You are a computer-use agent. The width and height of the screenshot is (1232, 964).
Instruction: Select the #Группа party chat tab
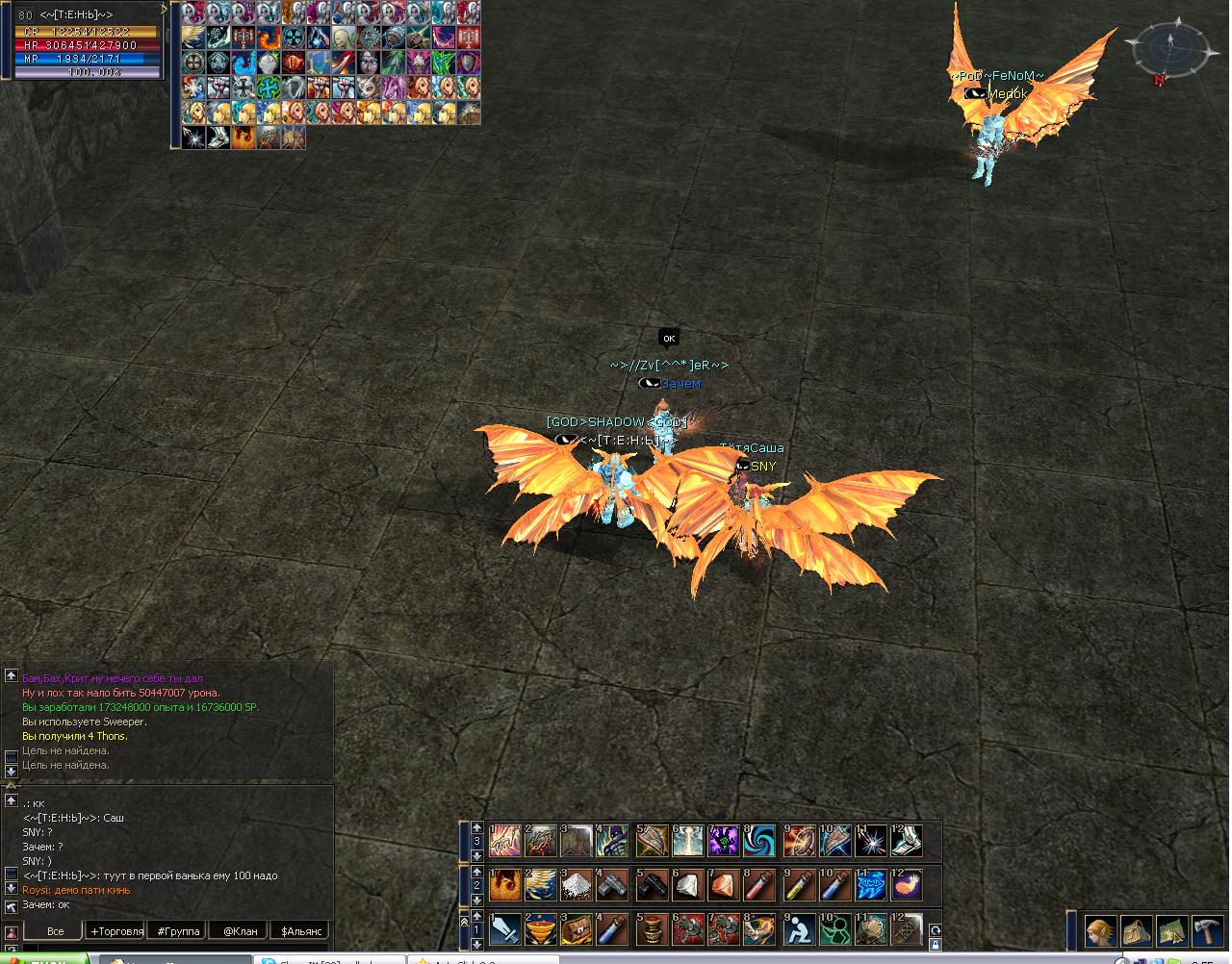tap(177, 931)
